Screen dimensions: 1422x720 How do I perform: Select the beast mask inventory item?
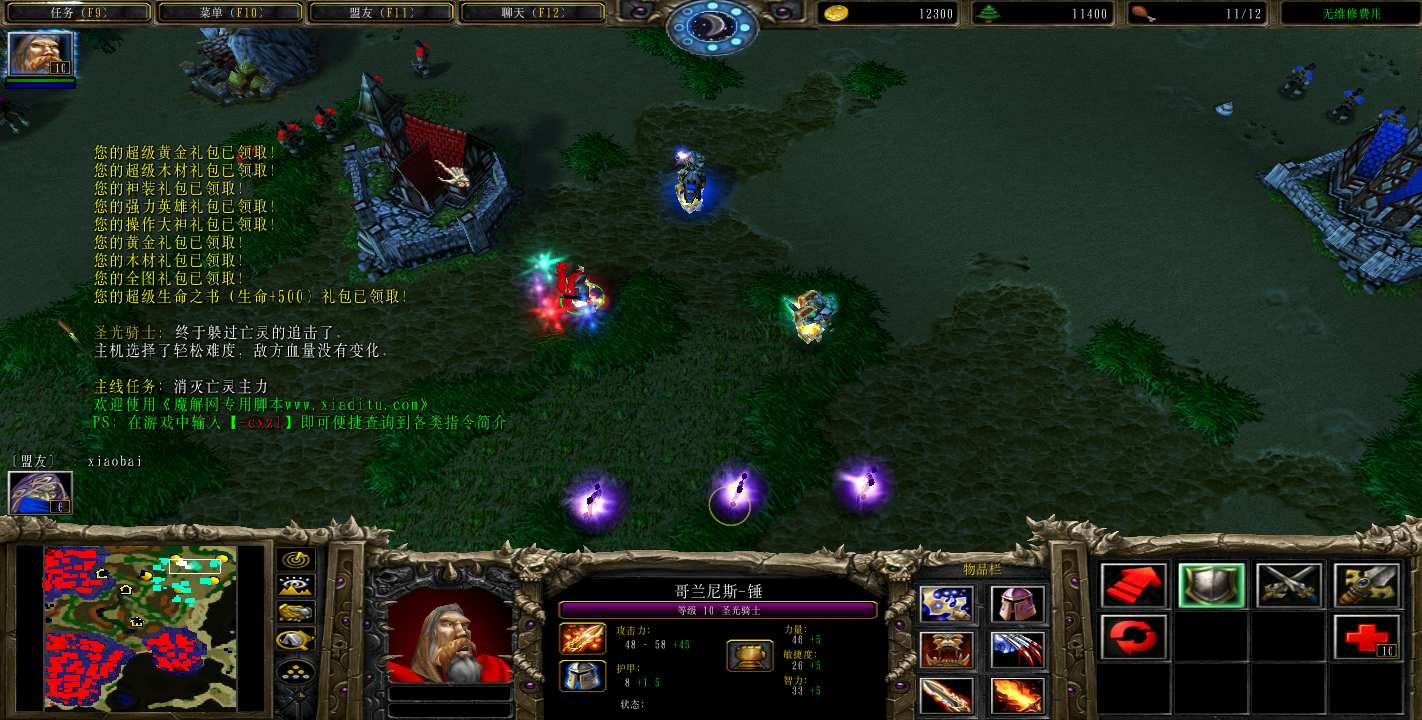pos(945,650)
